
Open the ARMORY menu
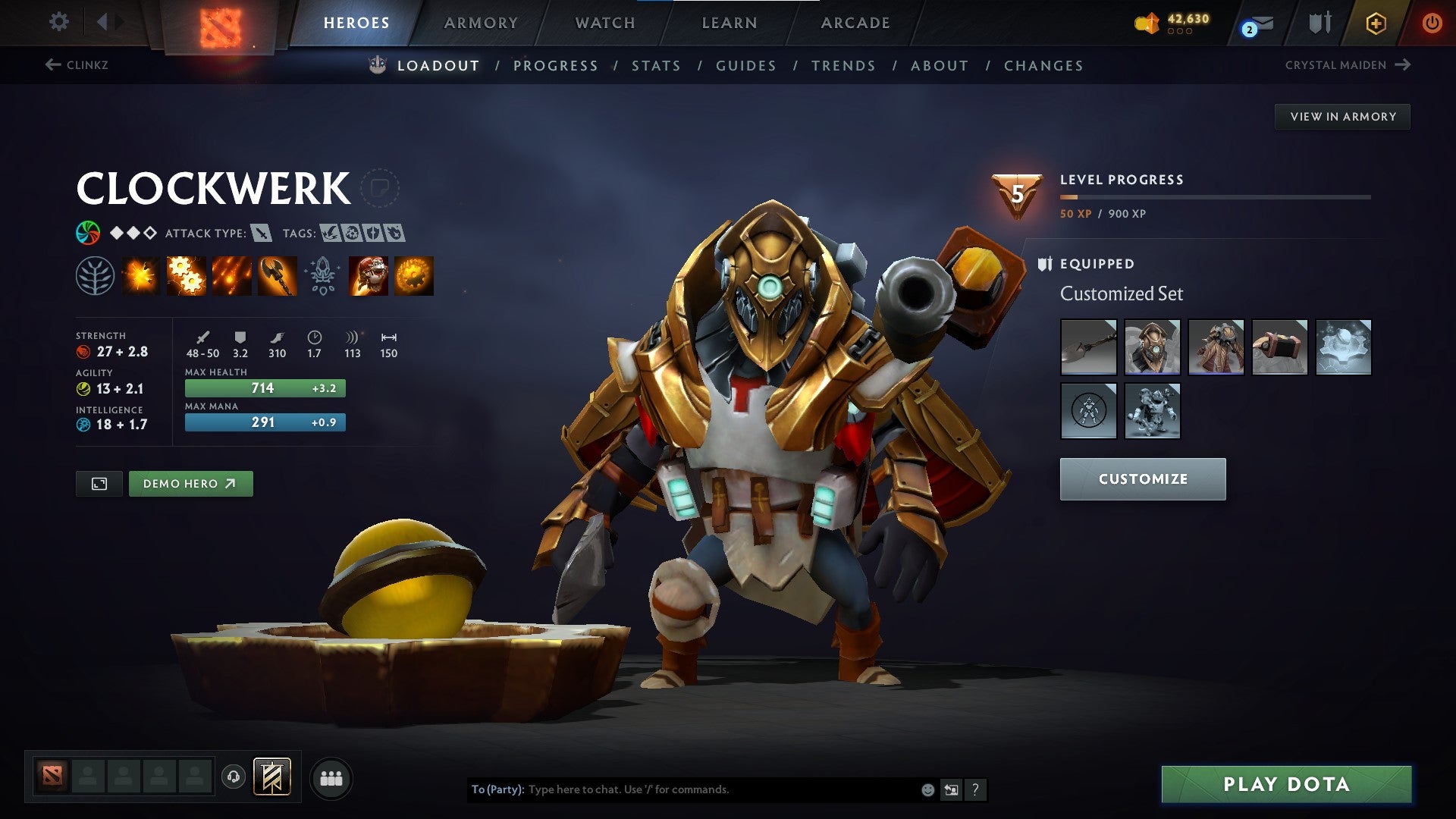pos(482,22)
